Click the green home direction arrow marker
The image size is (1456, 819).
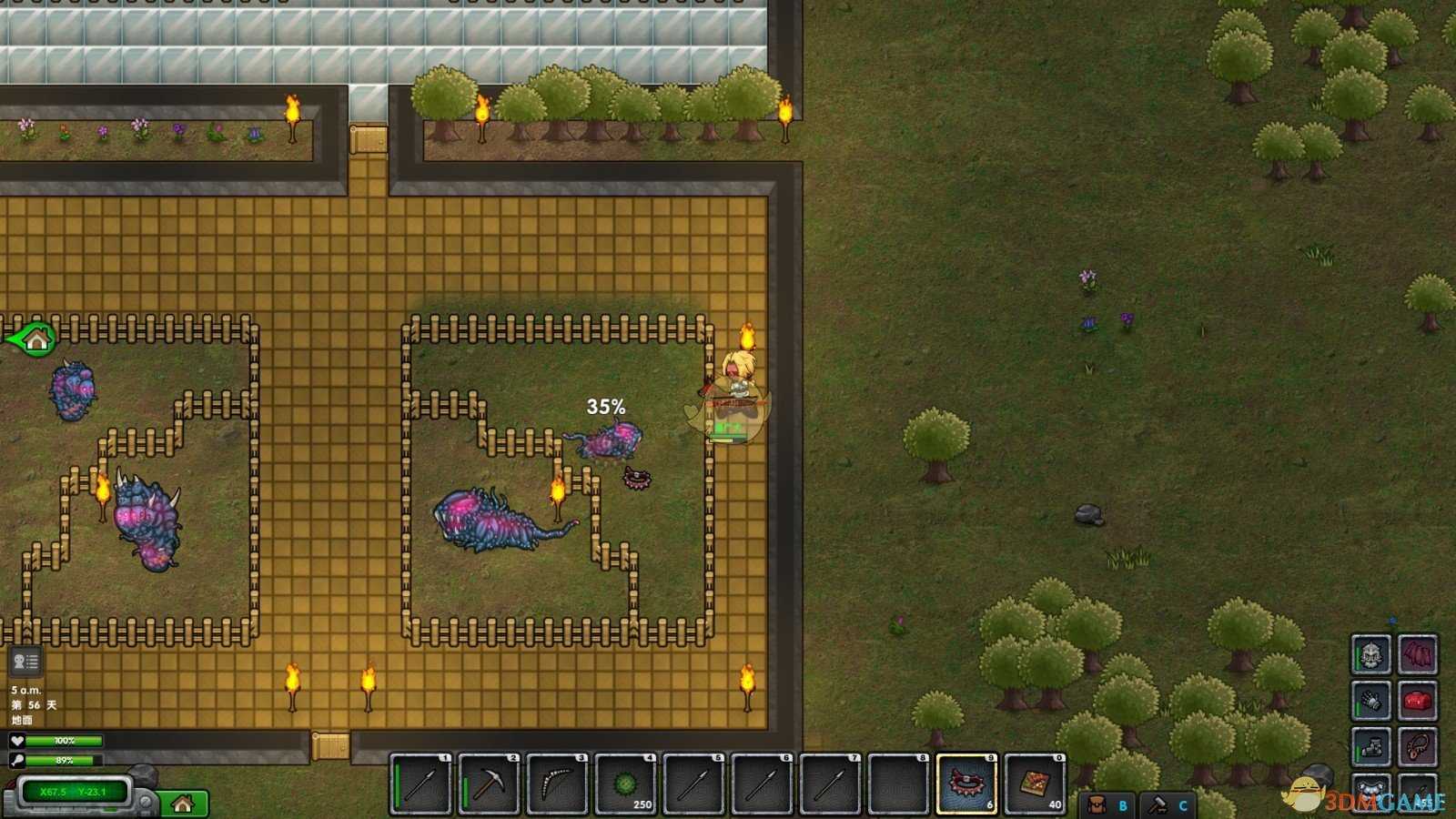click(33, 340)
